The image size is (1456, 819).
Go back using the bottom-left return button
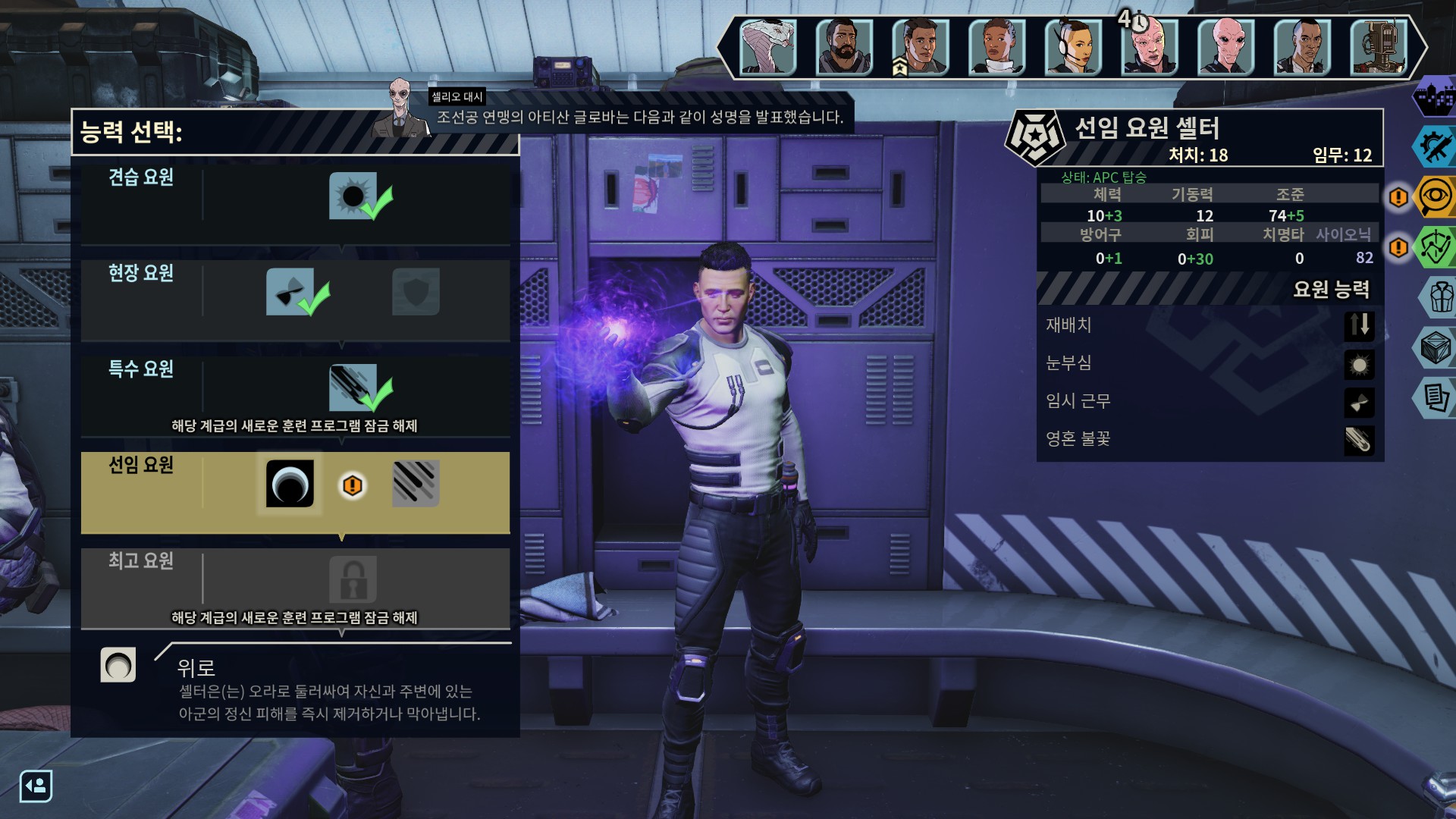point(36,786)
